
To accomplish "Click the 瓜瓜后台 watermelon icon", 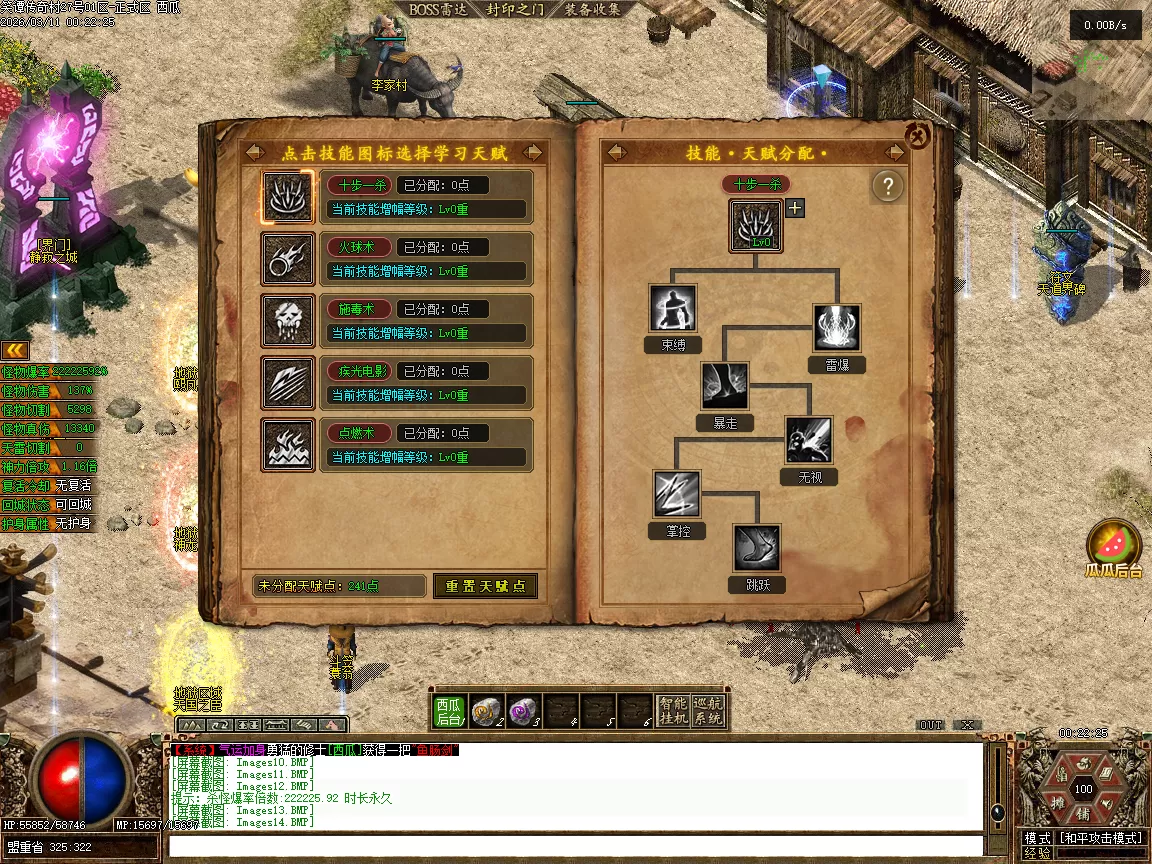I will tap(1114, 546).
